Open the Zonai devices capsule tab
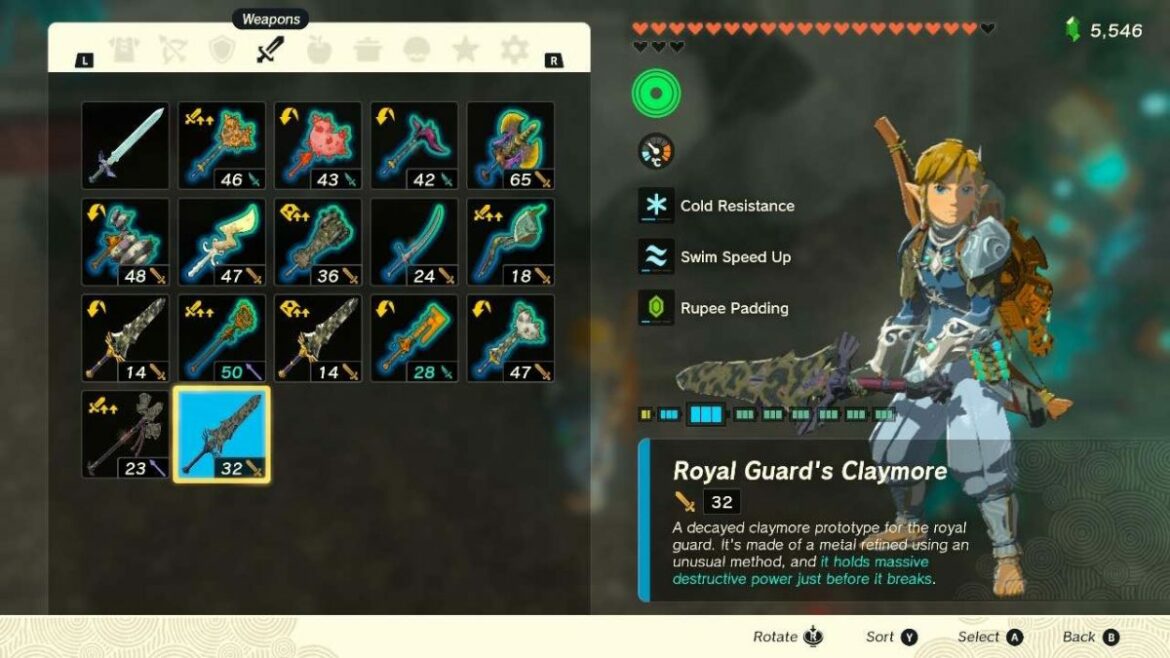 click(x=417, y=50)
